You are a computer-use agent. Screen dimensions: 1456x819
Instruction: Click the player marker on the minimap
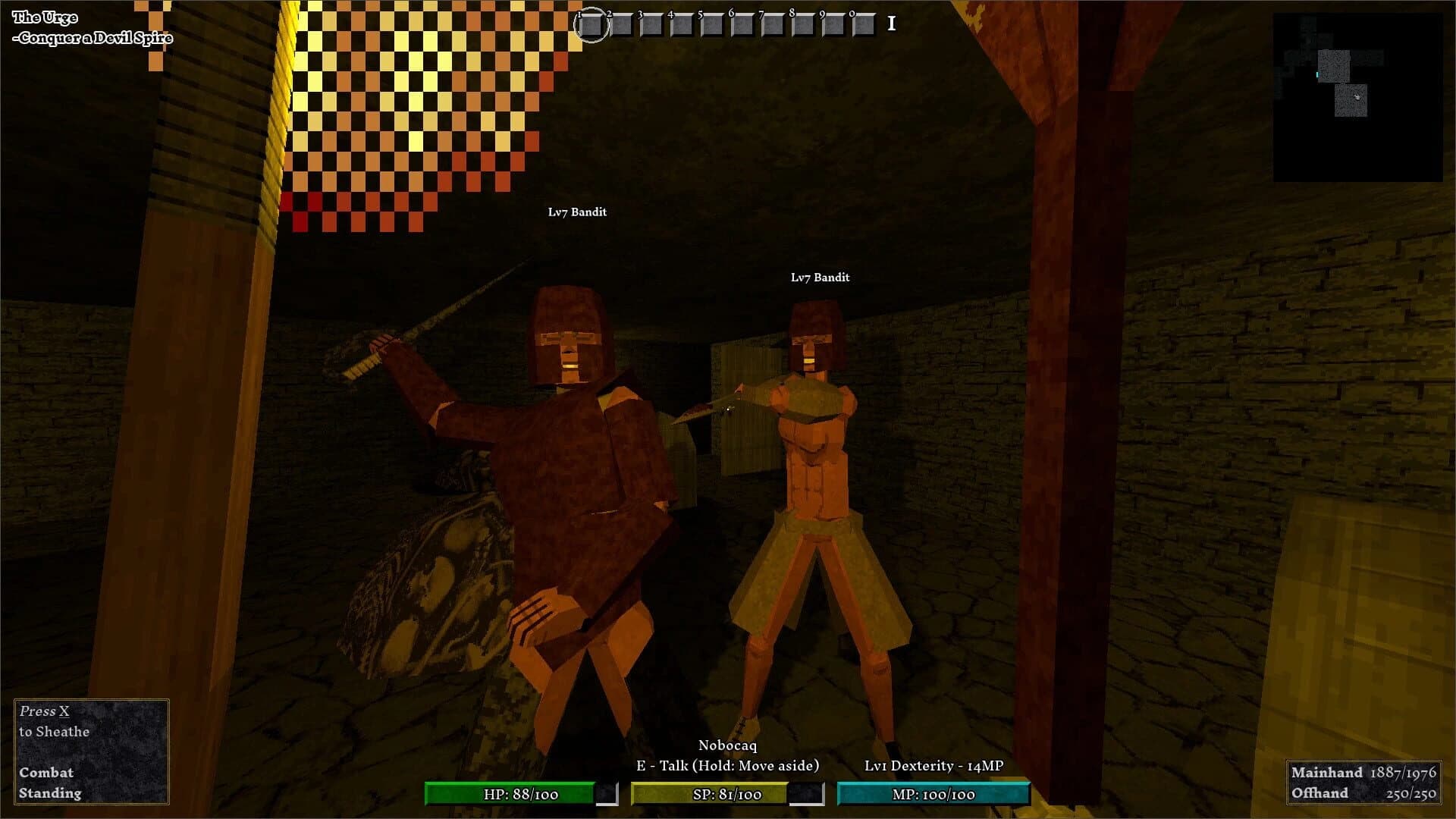(1357, 98)
